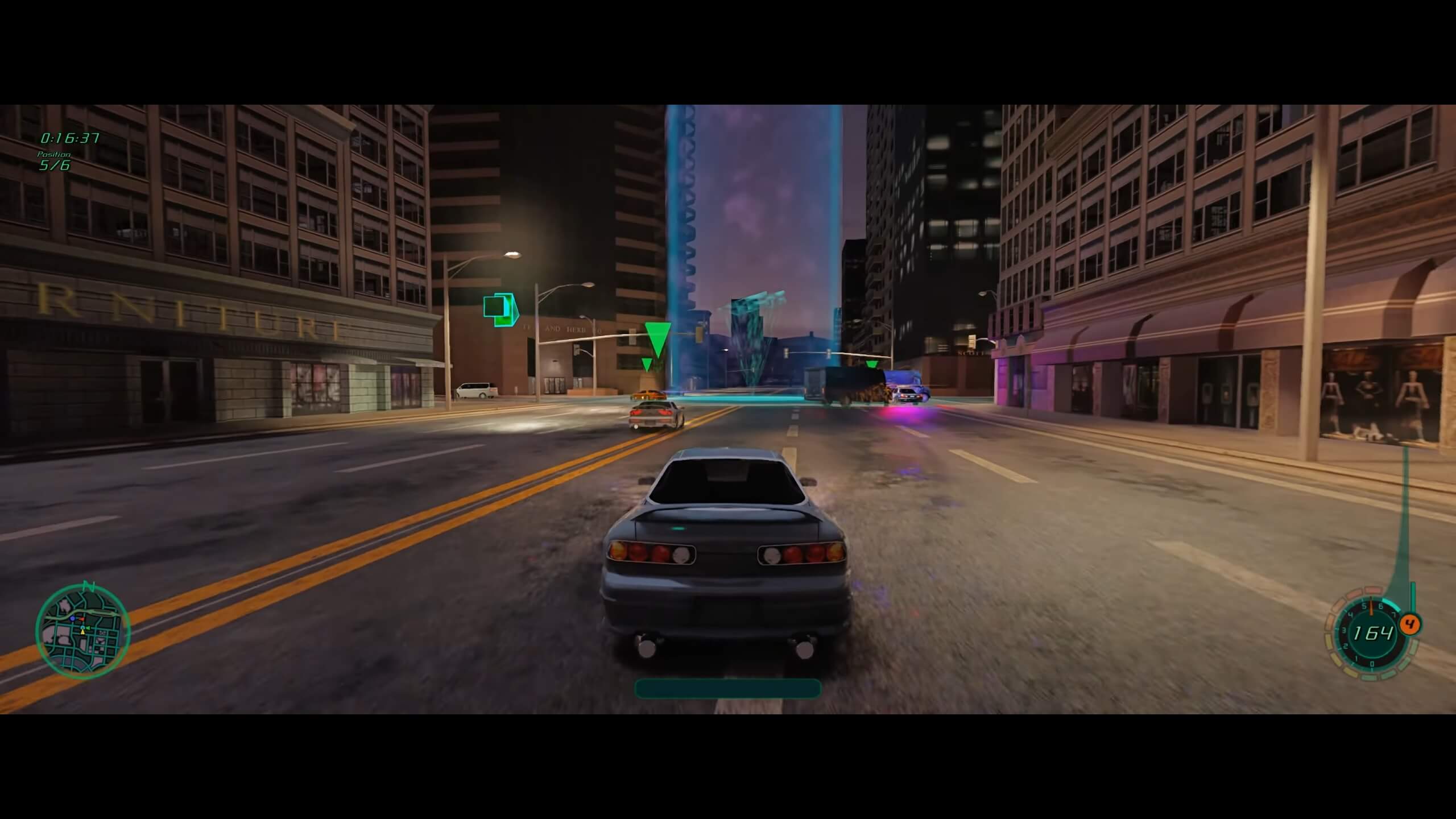Click the green speaker icon on the minimap
Image resolution: width=1456 pixels, height=819 pixels.
[88, 628]
